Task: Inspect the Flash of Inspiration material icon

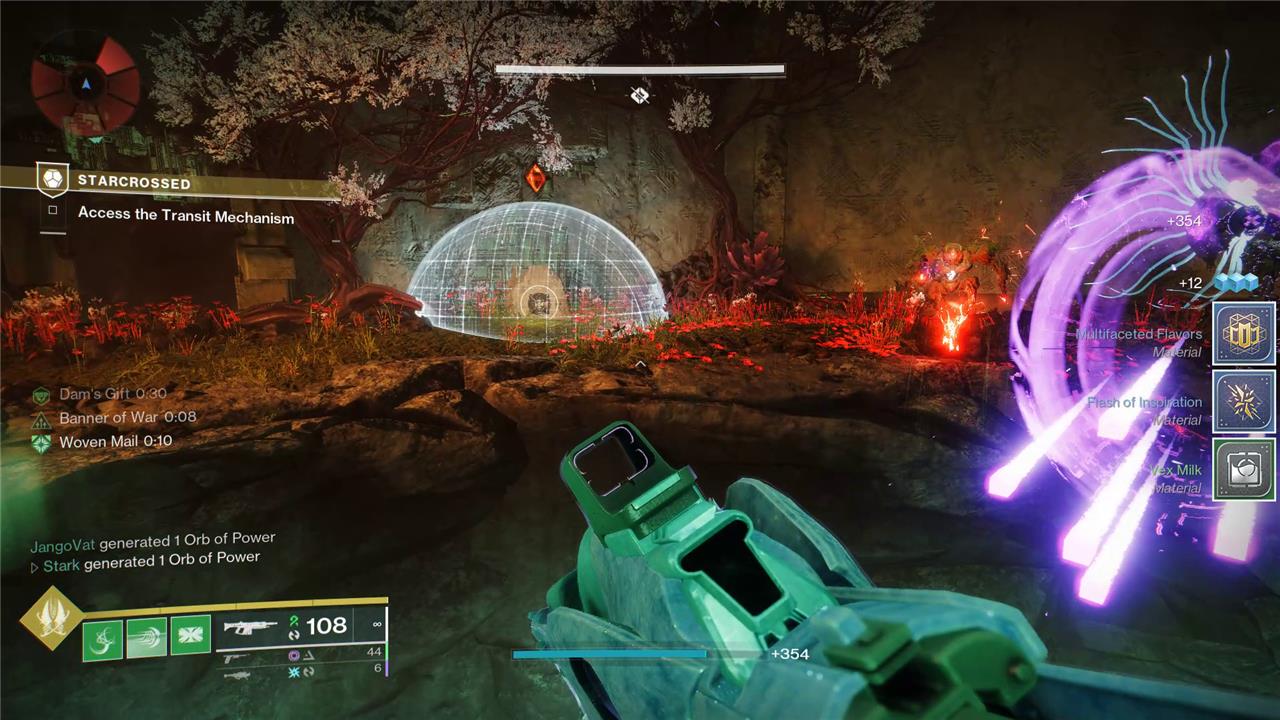Action: click(1243, 402)
